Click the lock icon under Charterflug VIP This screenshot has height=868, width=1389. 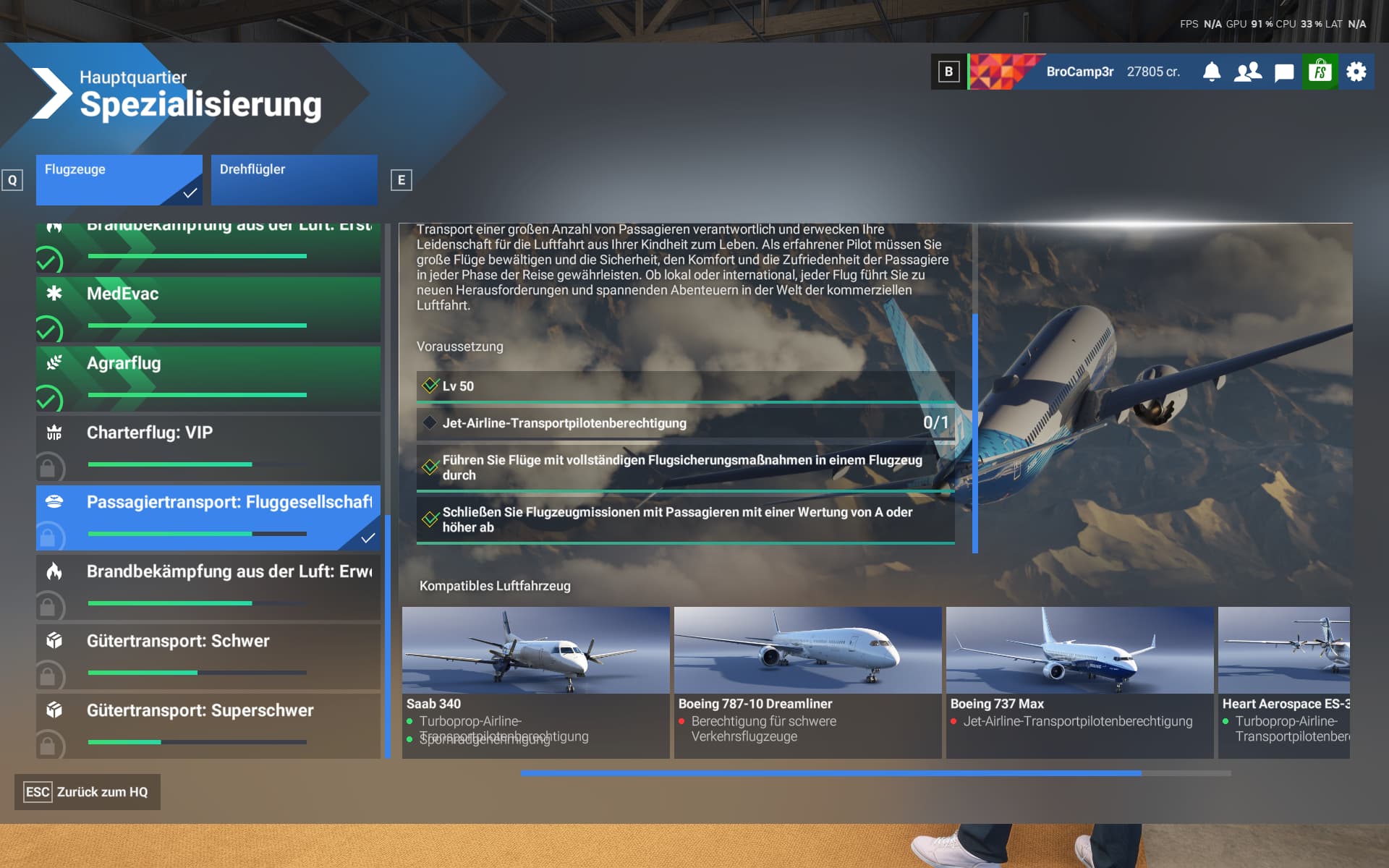tap(49, 467)
